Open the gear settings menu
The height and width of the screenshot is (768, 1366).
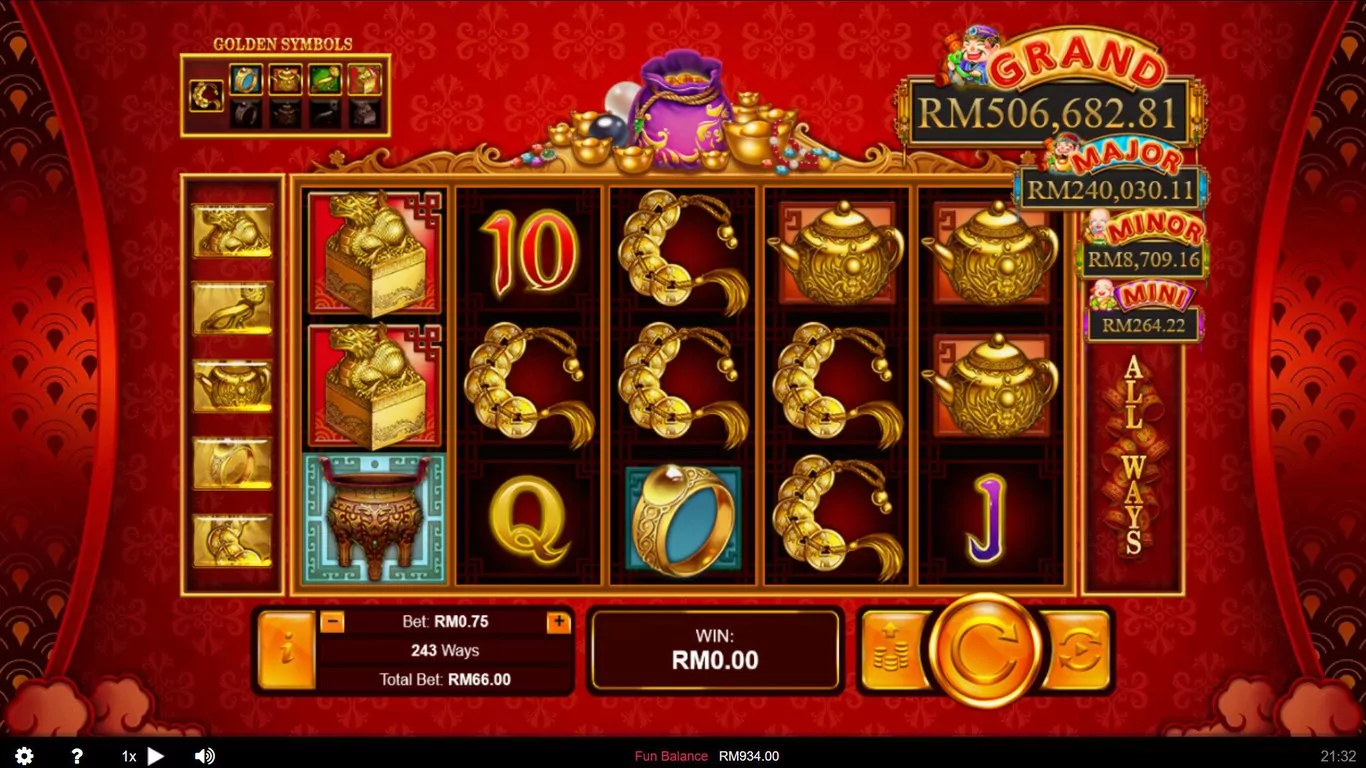click(24, 756)
